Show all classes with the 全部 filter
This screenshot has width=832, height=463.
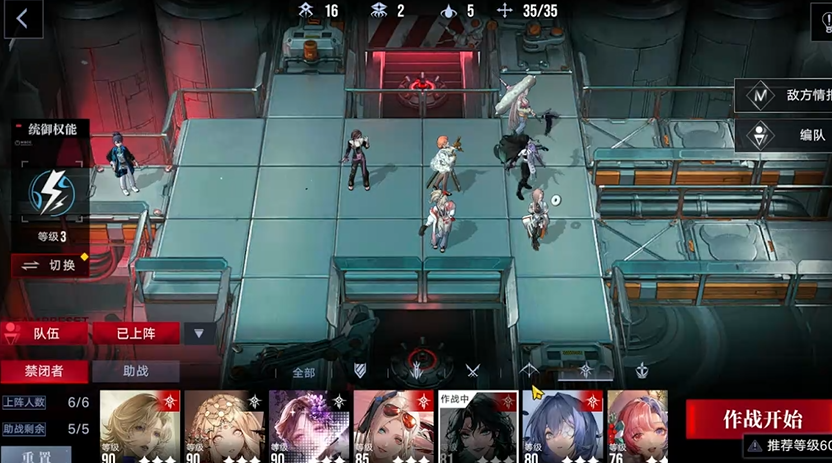coord(303,372)
